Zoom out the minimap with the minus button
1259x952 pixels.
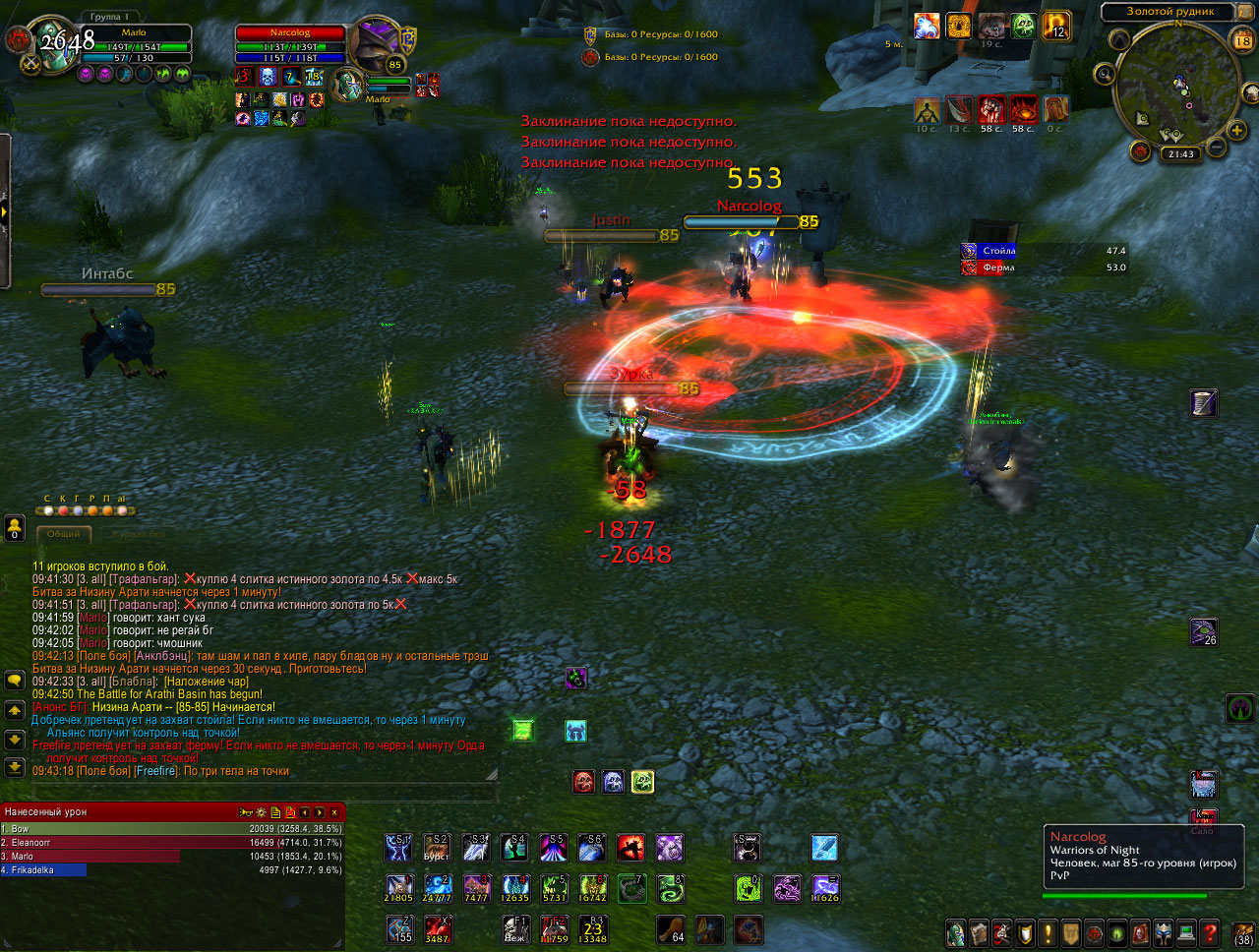(1216, 147)
